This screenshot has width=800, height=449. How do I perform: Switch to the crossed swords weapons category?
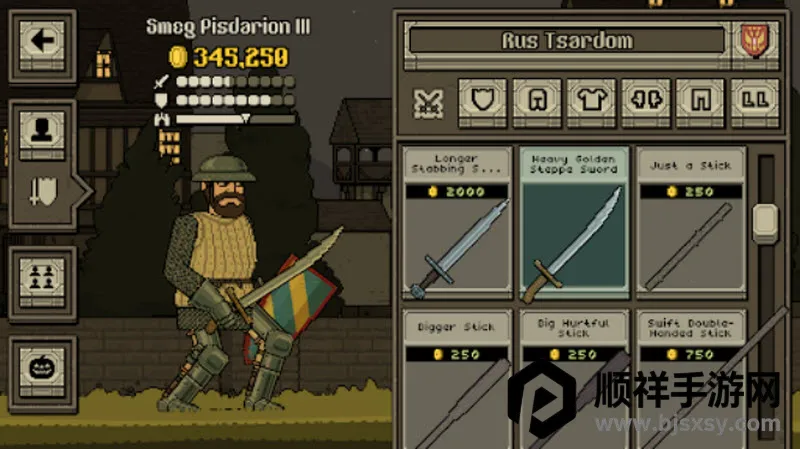(429, 101)
